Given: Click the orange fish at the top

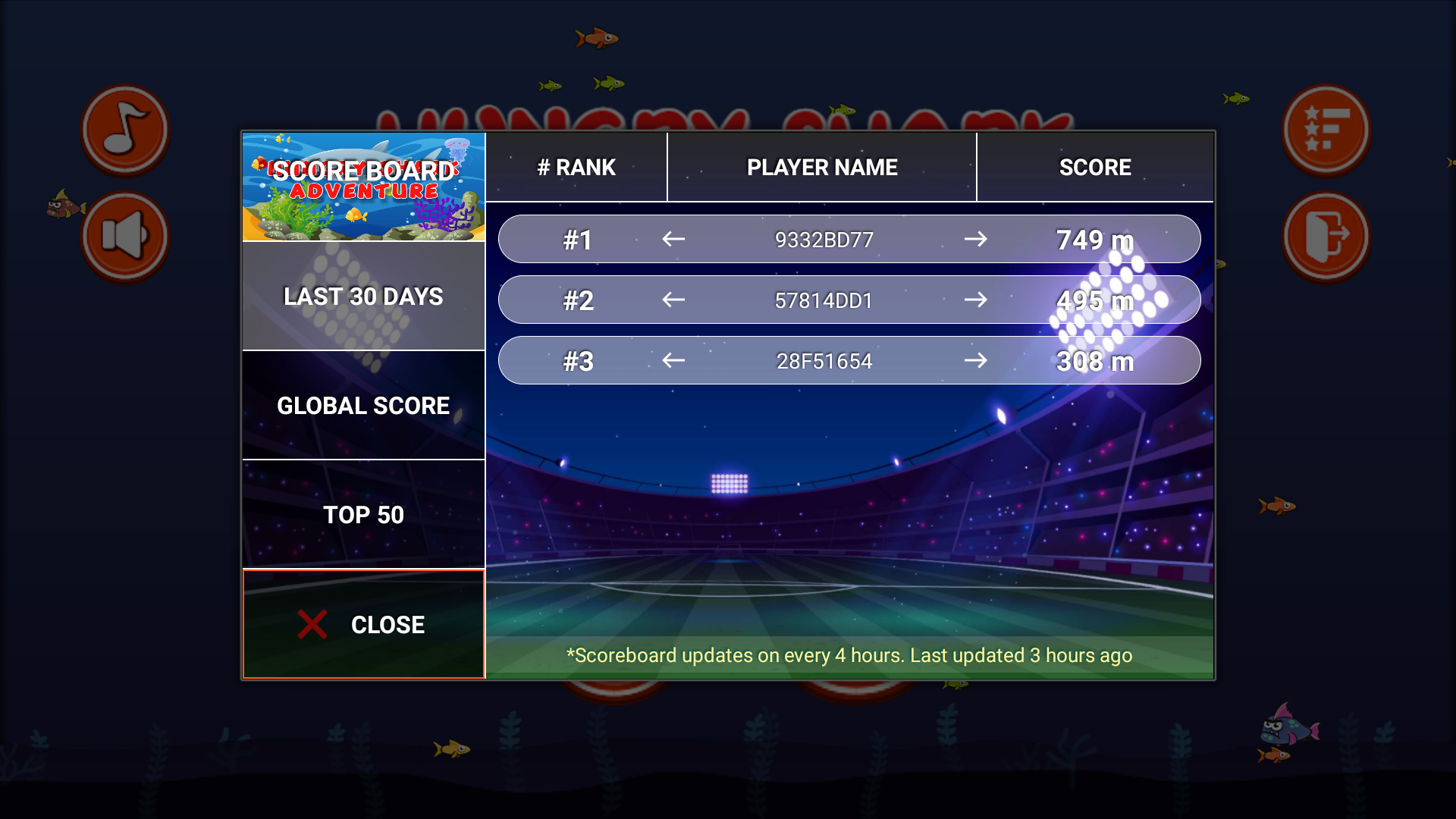Looking at the screenshot, I should [596, 38].
